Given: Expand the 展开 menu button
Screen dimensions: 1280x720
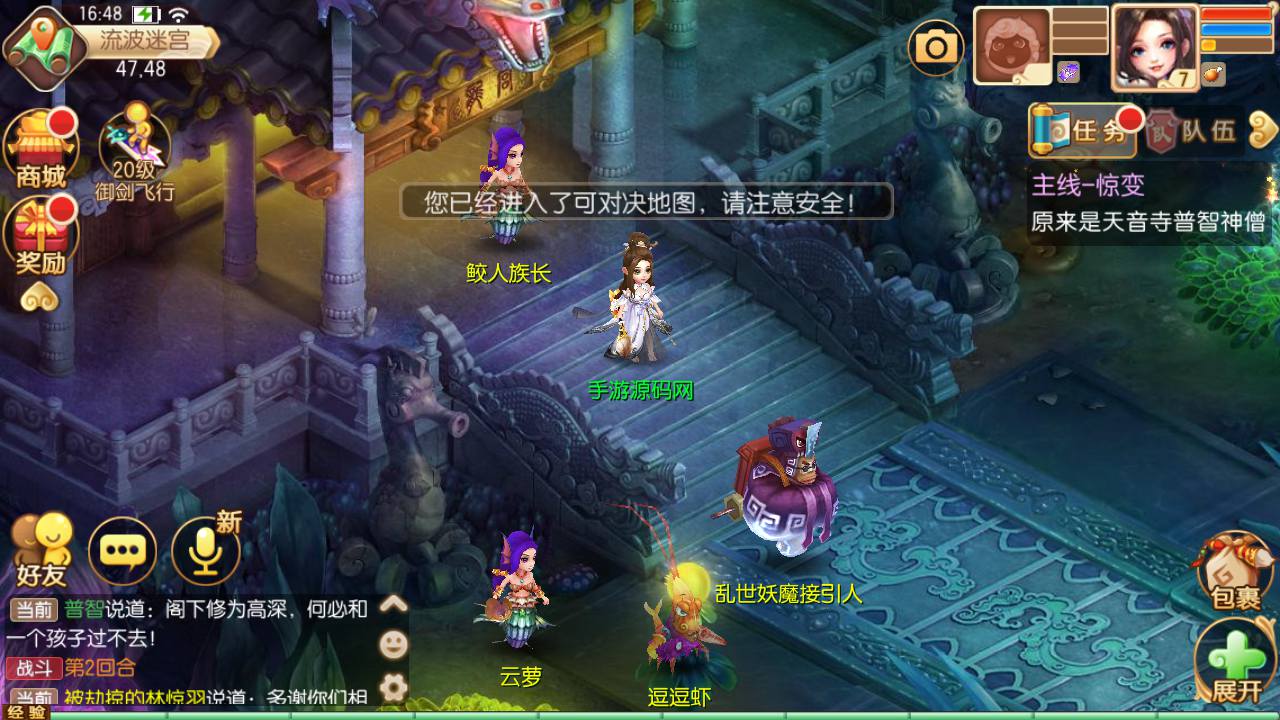Looking at the screenshot, I should pyautogui.click(x=1236, y=660).
